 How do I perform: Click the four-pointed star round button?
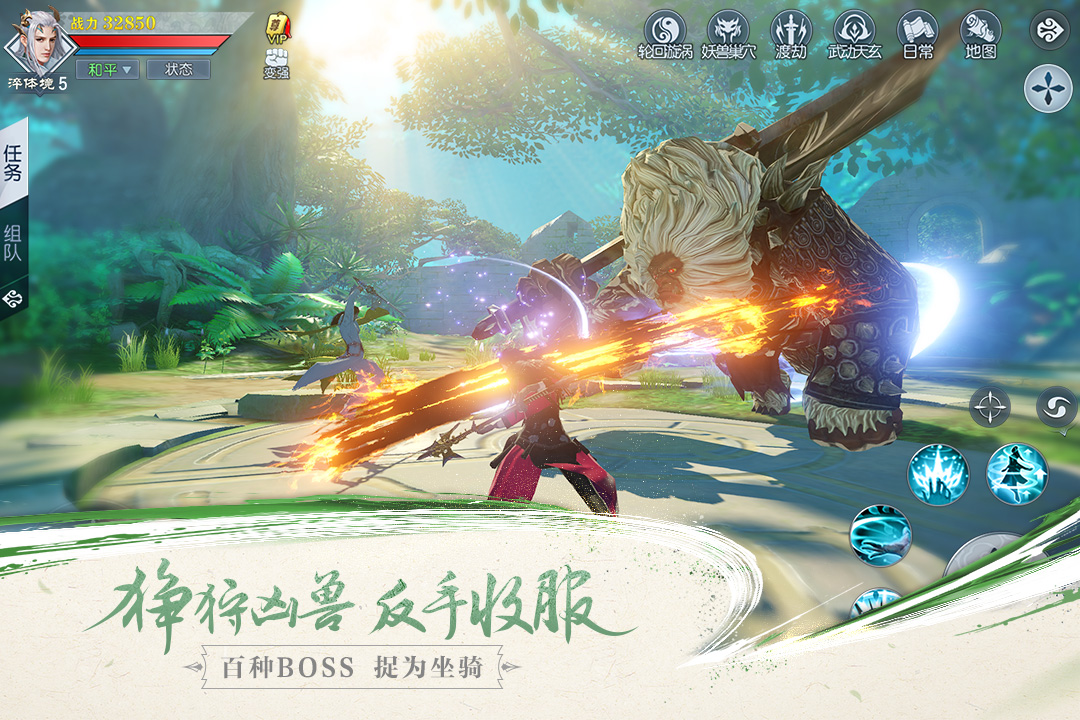(1048, 89)
